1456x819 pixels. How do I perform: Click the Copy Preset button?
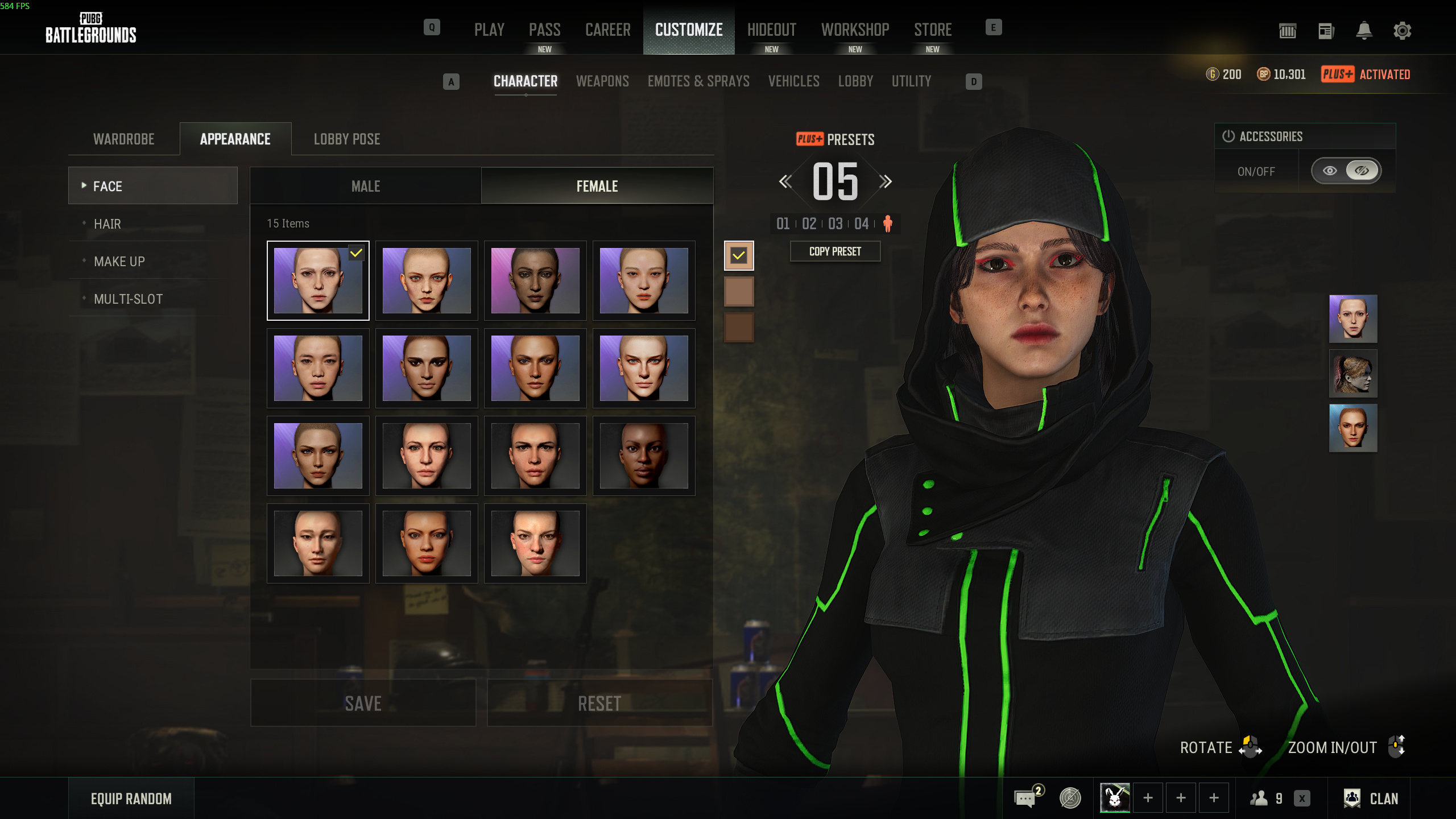(x=835, y=251)
